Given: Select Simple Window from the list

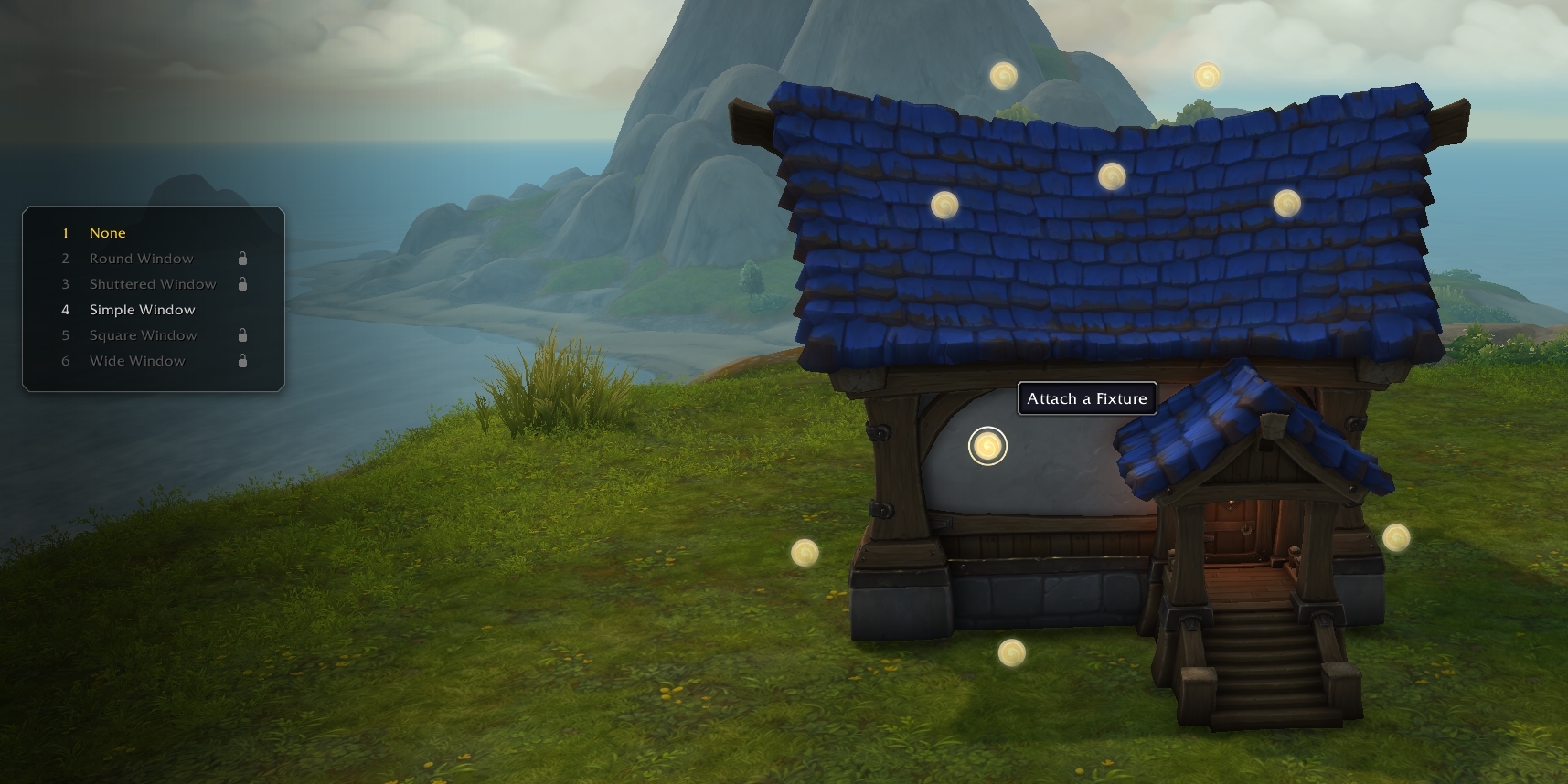Looking at the screenshot, I should [x=142, y=310].
